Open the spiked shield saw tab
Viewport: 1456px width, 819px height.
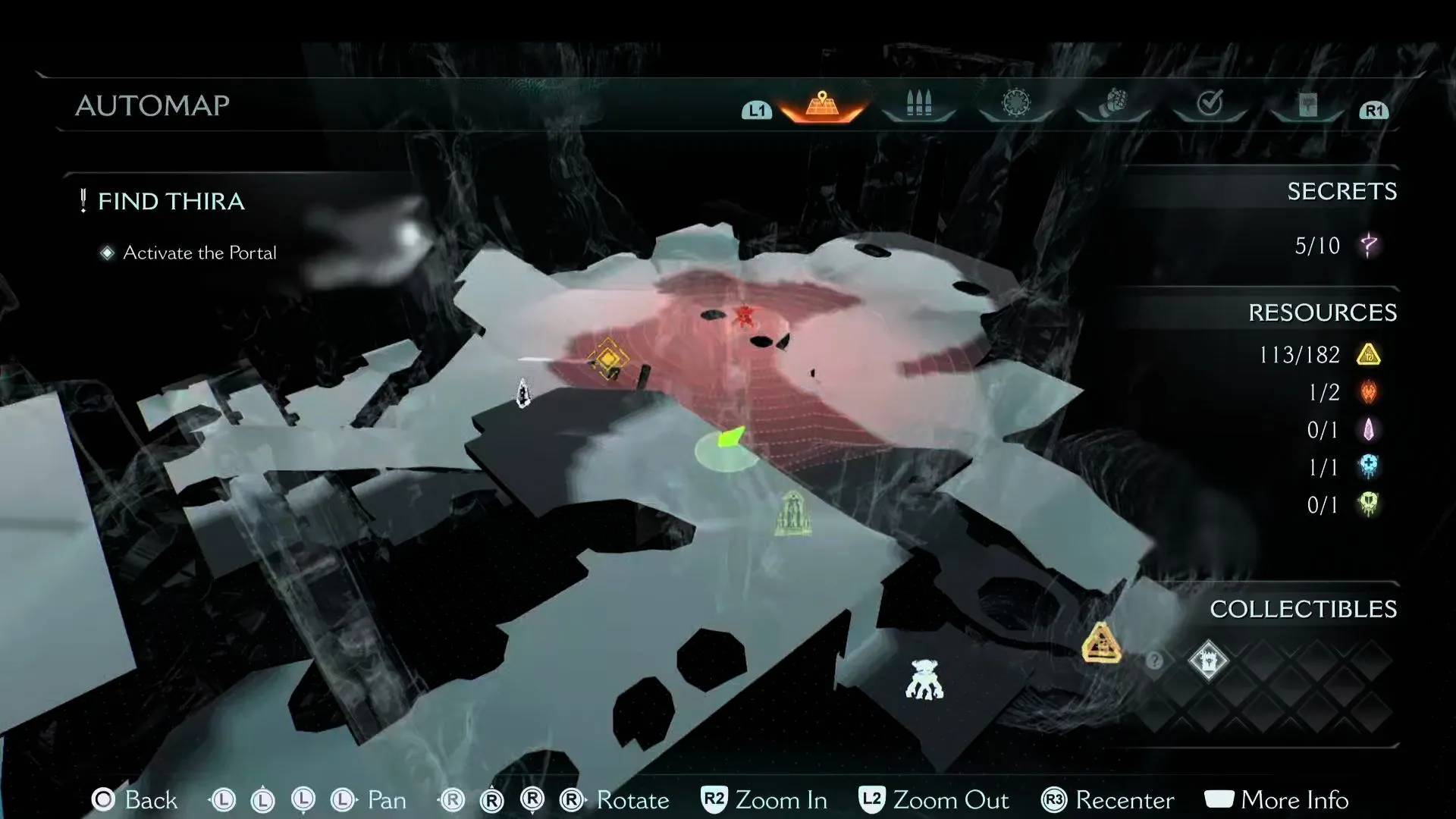coord(1016,104)
